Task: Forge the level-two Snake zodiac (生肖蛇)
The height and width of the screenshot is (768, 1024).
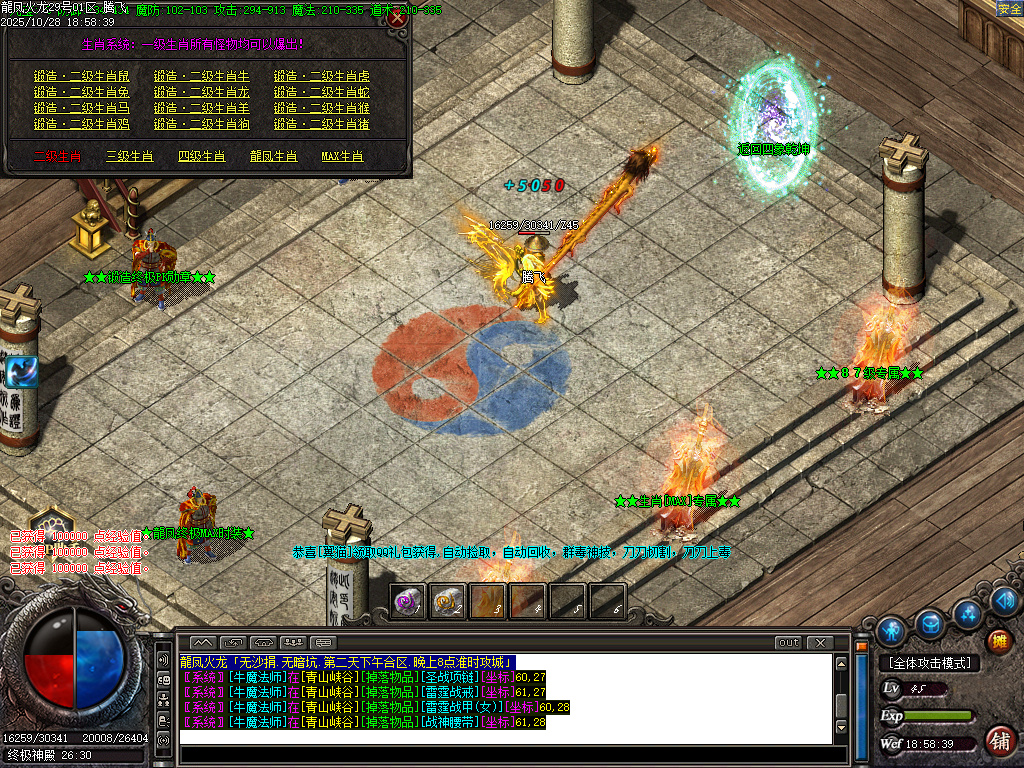Action: pos(322,92)
